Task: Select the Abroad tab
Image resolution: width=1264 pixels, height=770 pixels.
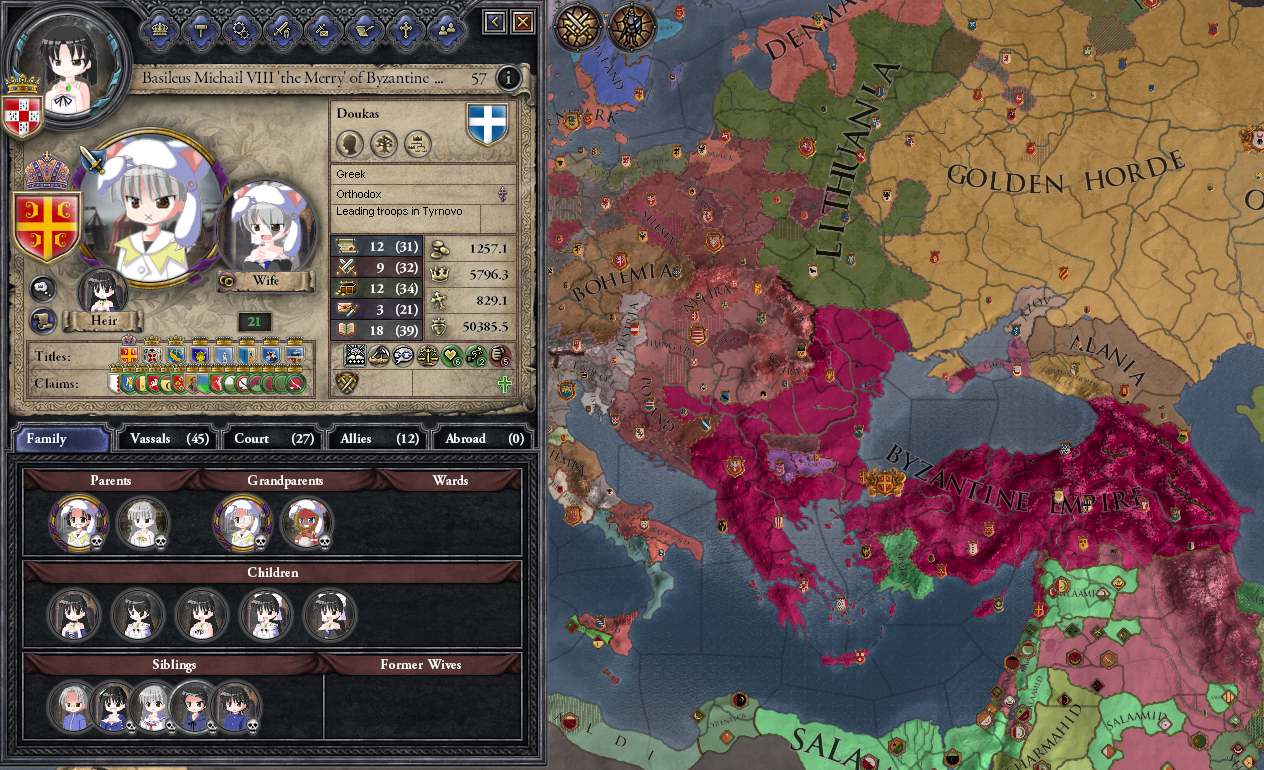Action: pyautogui.click(x=484, y=438)
